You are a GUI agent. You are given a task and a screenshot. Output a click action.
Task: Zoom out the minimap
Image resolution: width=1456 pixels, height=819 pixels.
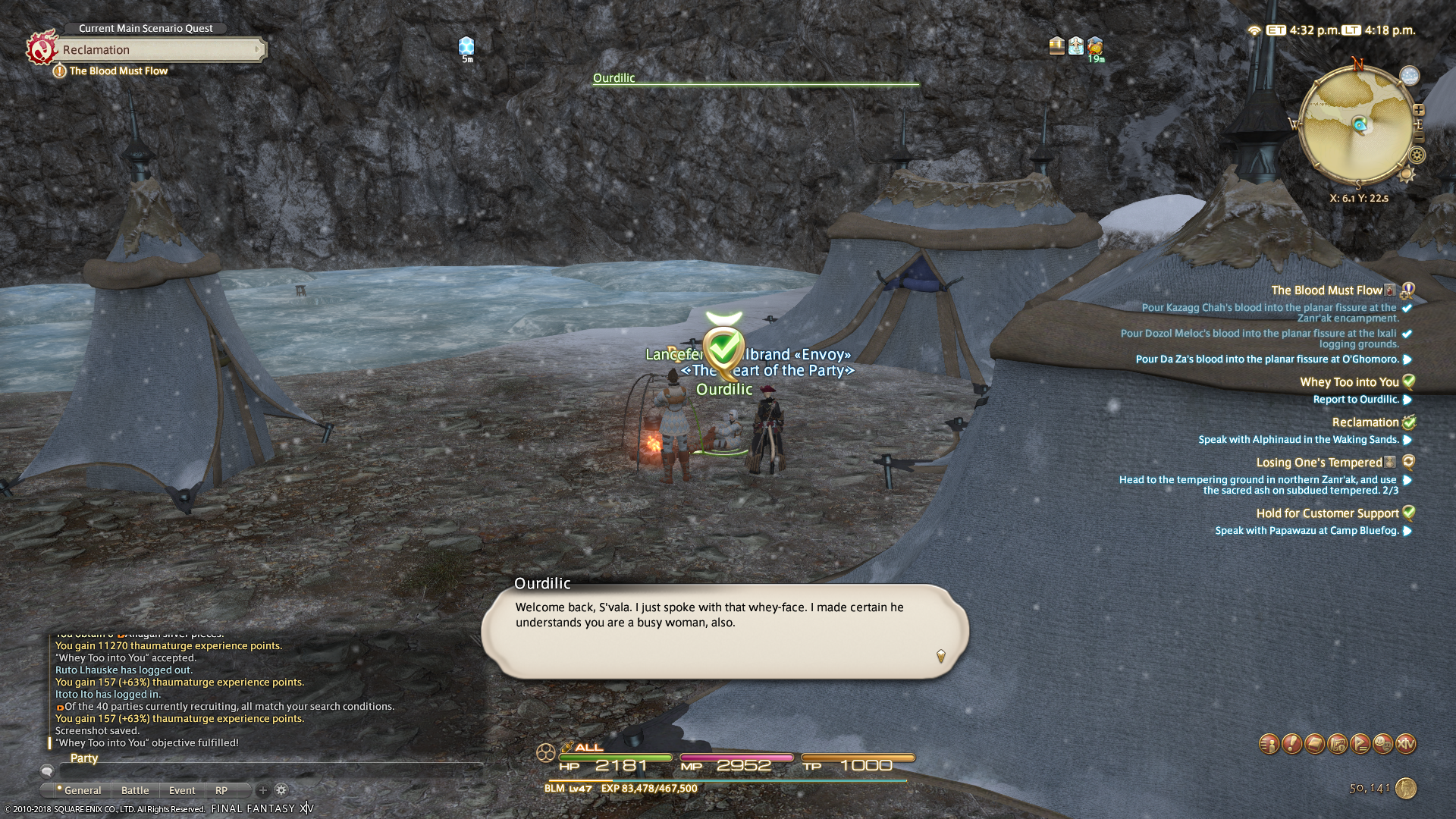coord(1418,138)
